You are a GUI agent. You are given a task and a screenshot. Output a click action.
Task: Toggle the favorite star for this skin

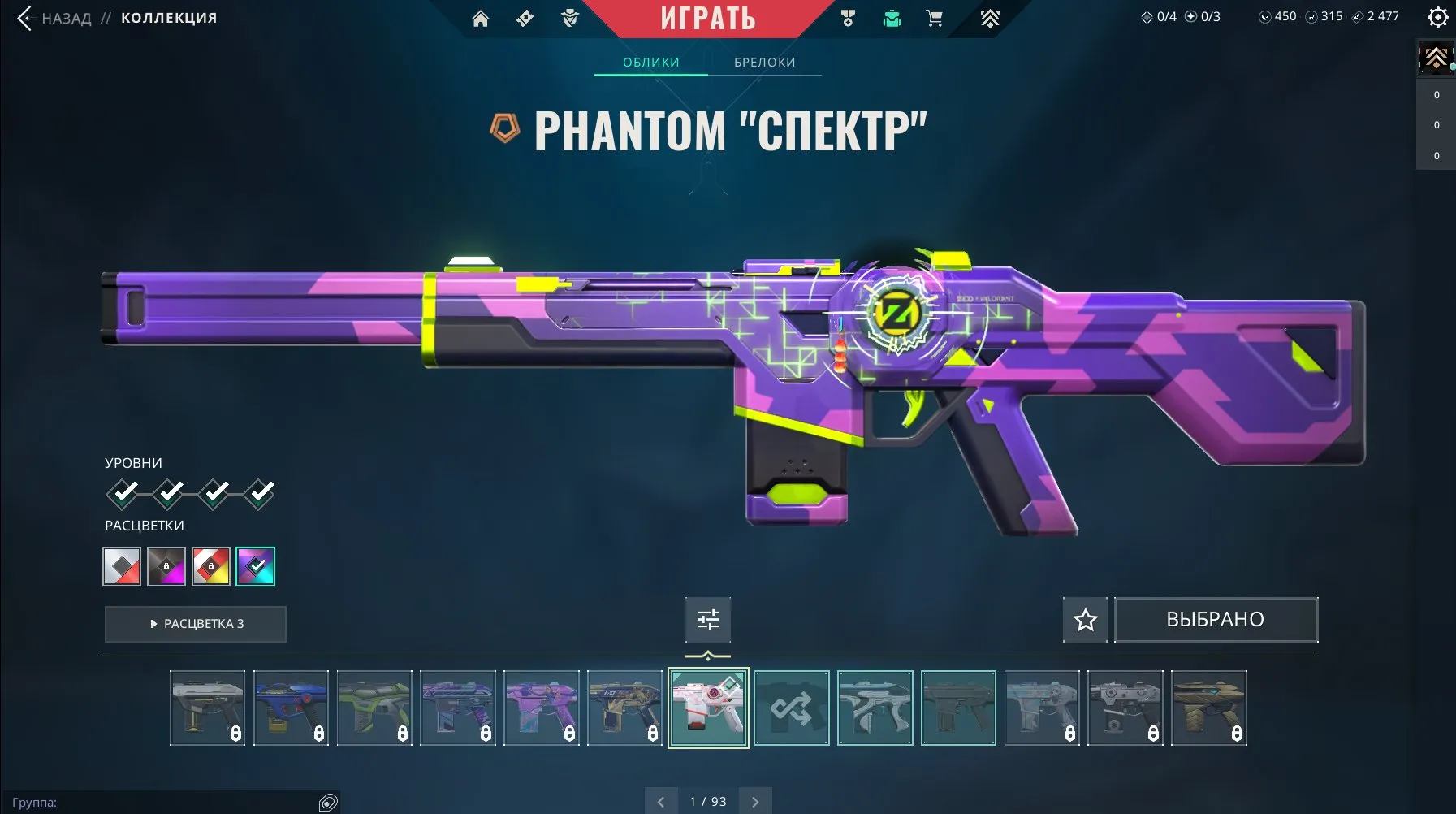pos(1086,619)
